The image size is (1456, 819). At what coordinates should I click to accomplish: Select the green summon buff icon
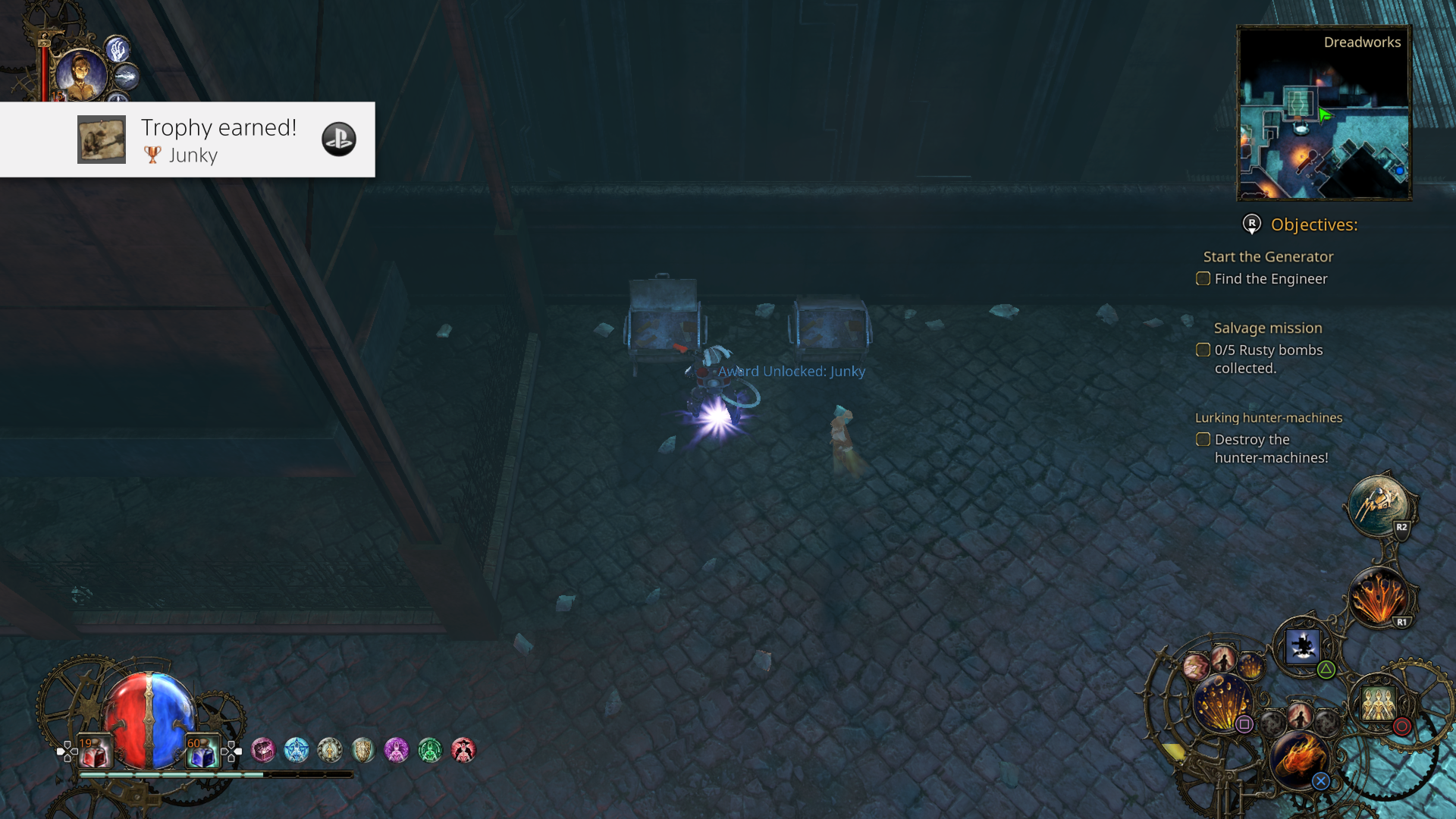pos(430,750)
